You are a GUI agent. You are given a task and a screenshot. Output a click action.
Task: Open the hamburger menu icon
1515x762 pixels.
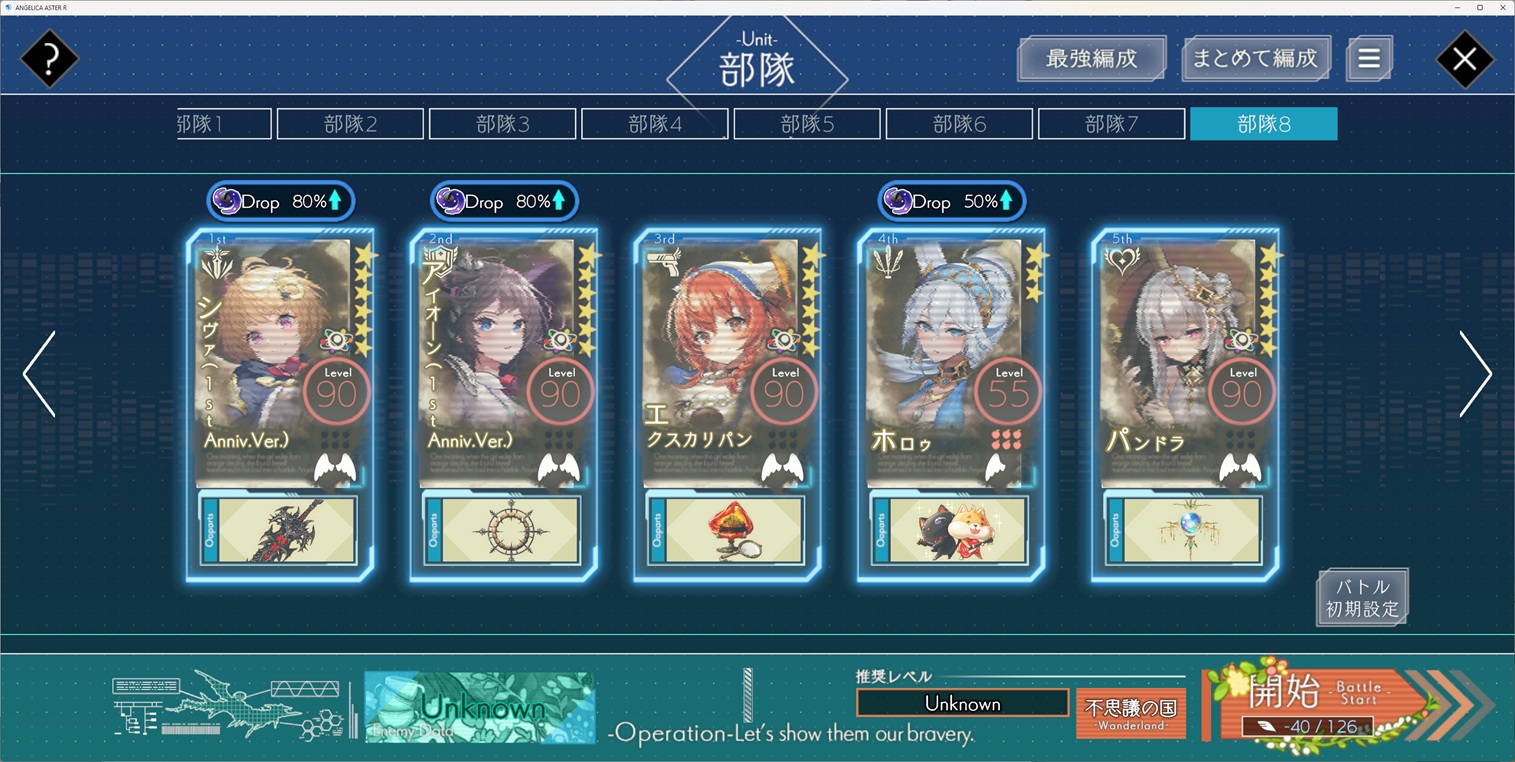[1369, 59]
